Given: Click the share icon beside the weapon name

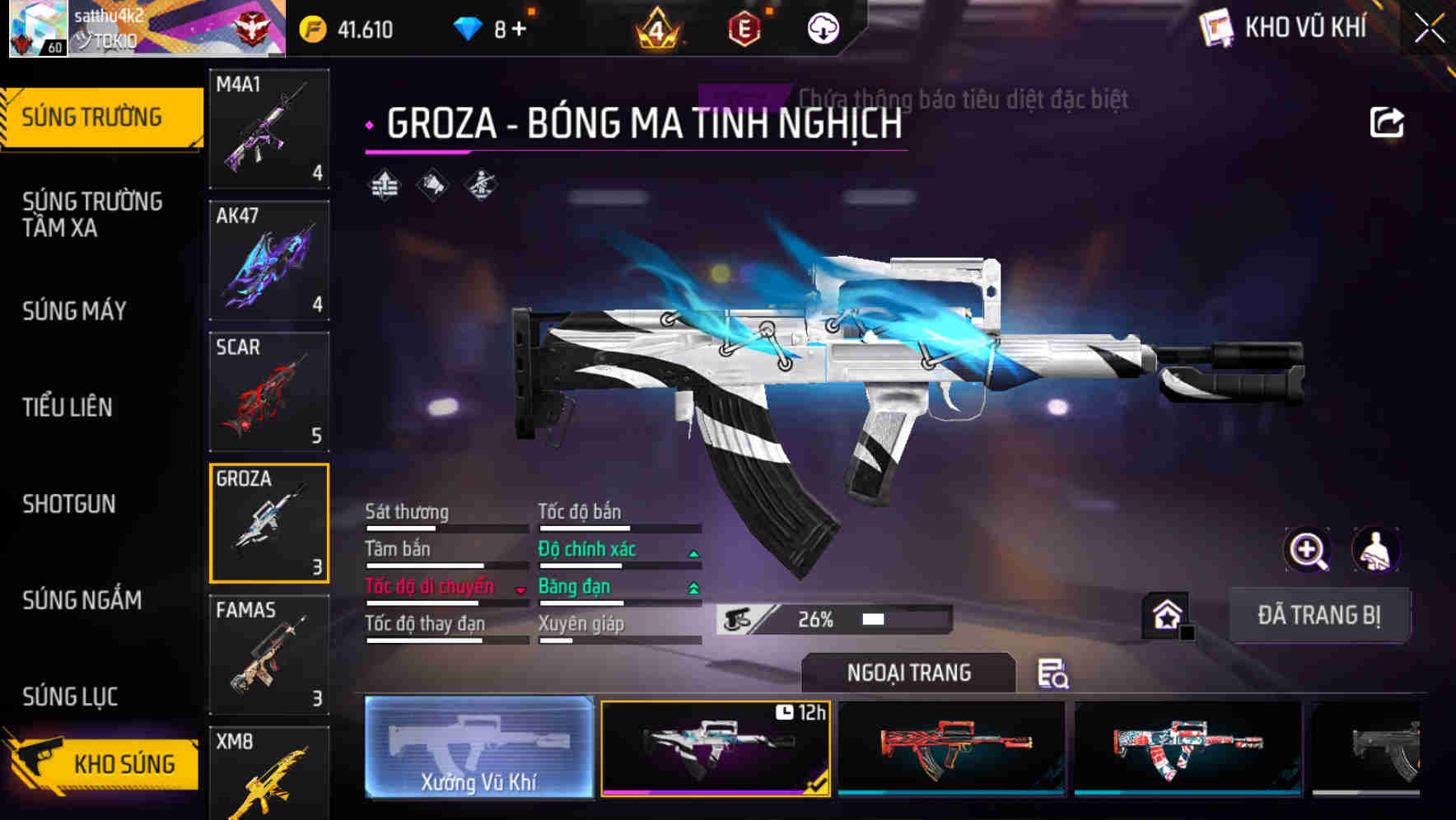Looking at the screenshot, I should pyautogui.click(x=1388, y=121).
